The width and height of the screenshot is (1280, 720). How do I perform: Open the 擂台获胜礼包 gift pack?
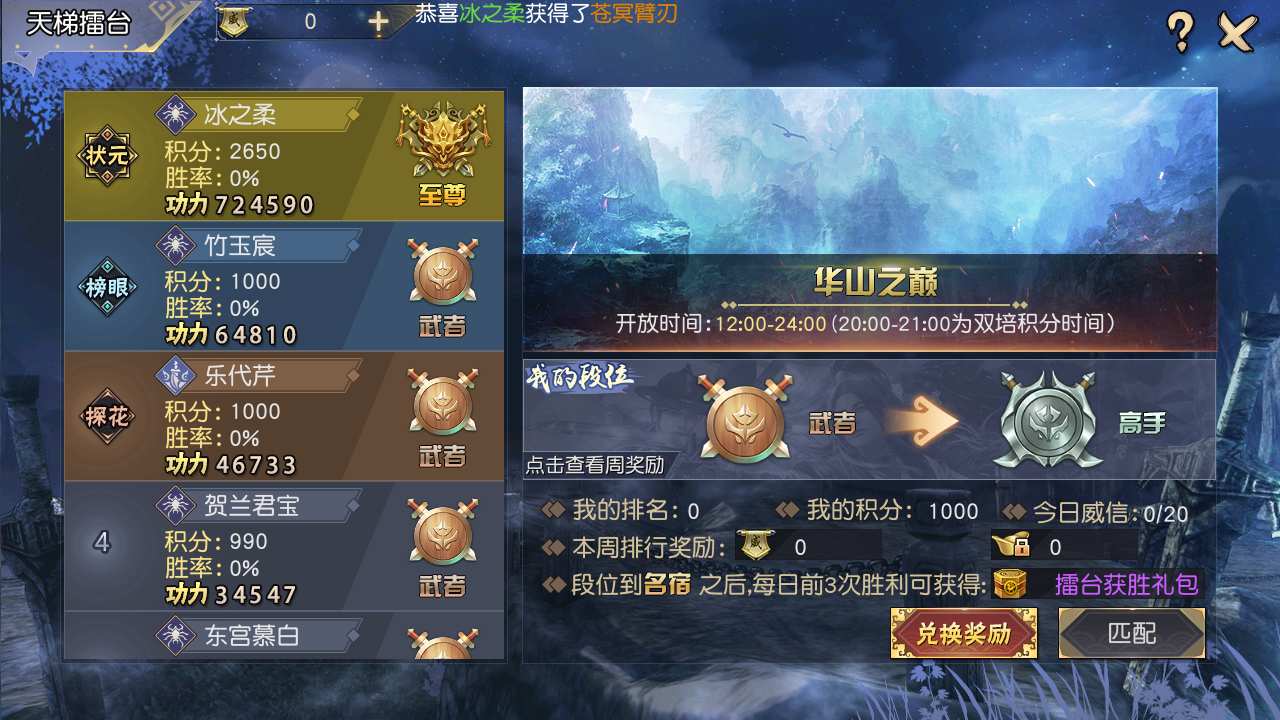pos(1098,584)
